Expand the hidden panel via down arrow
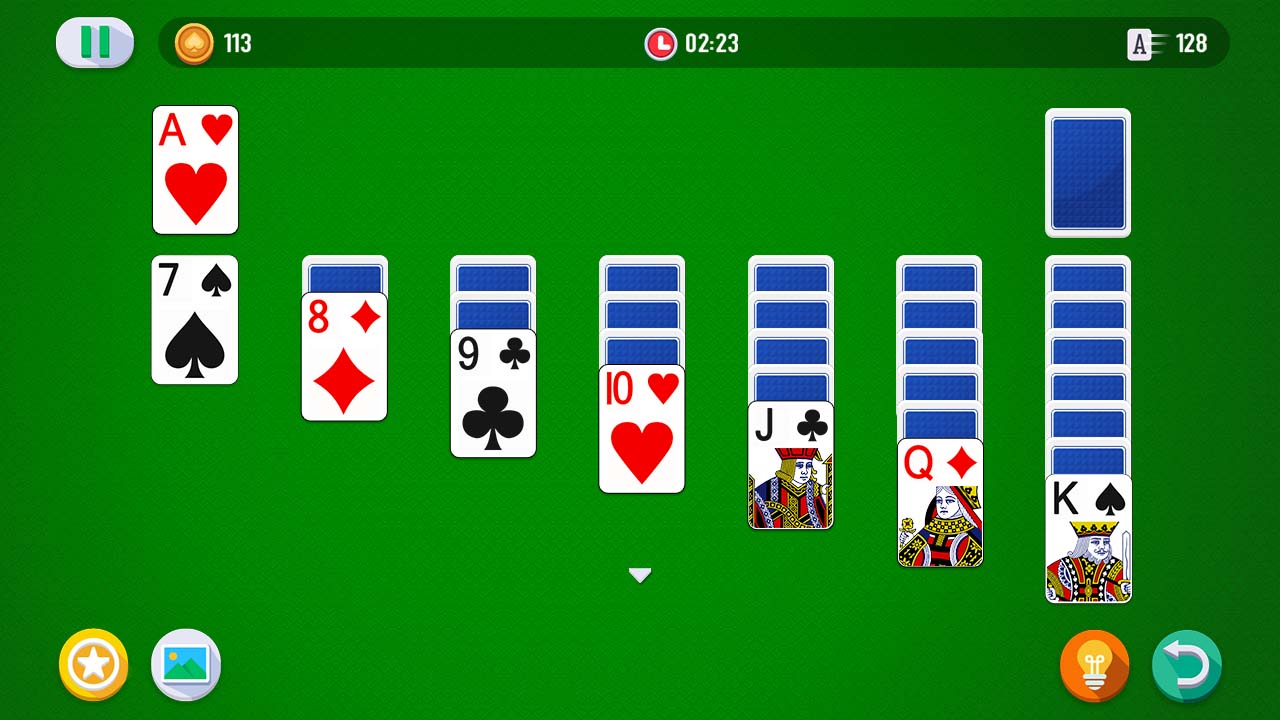 coord(640,575)
